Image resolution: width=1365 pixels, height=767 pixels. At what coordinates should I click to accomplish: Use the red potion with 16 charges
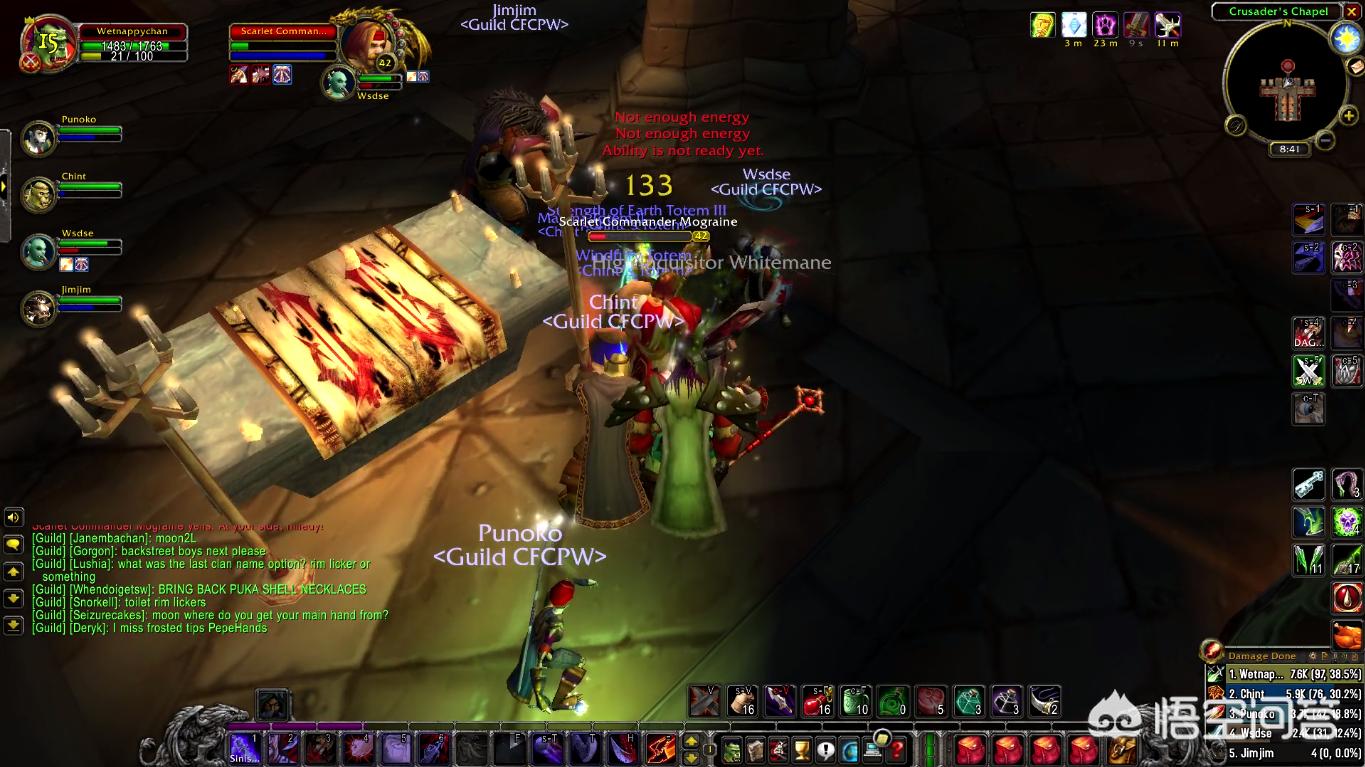point(817,701)
